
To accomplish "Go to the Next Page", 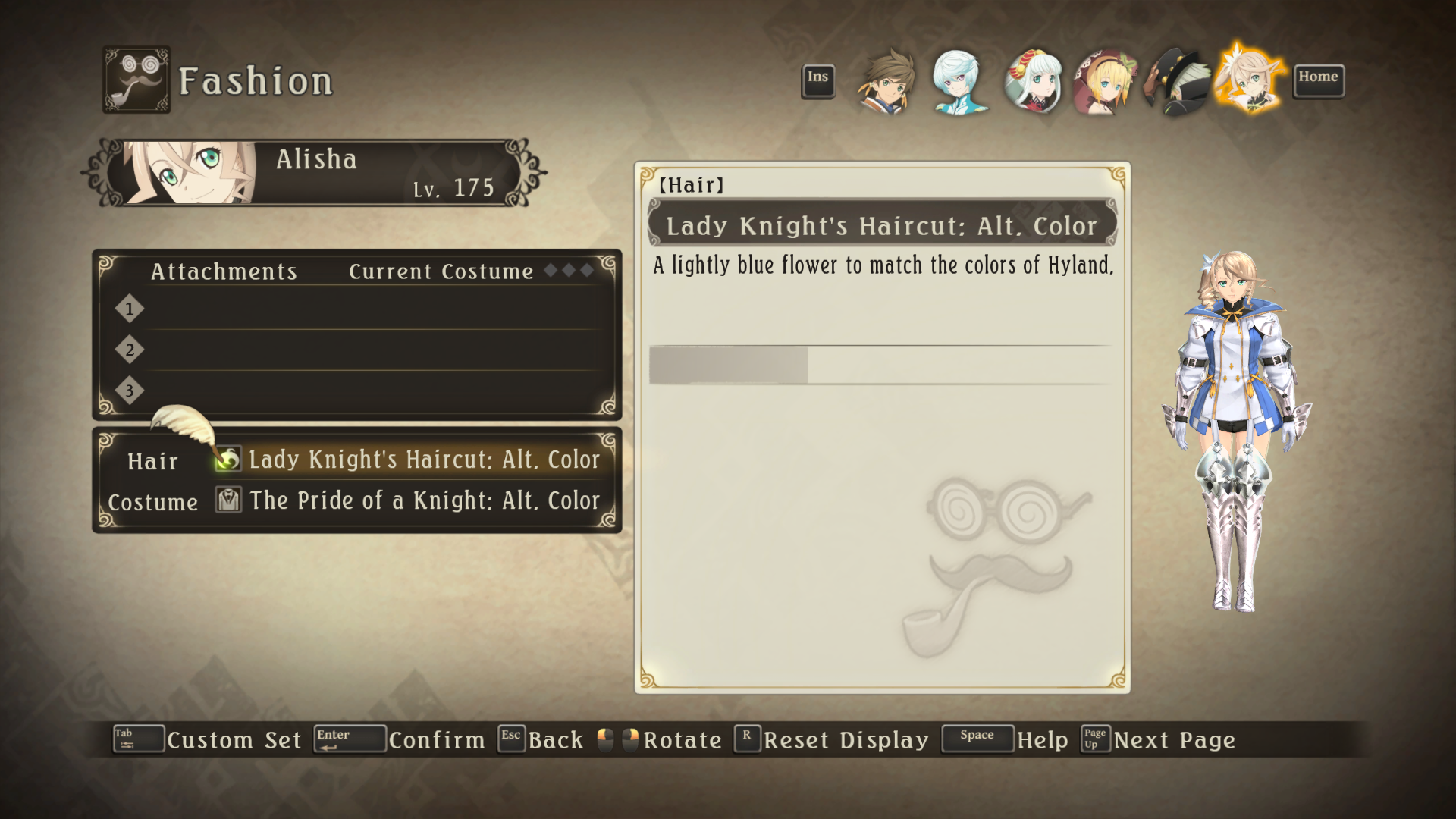I will 1174,740.
